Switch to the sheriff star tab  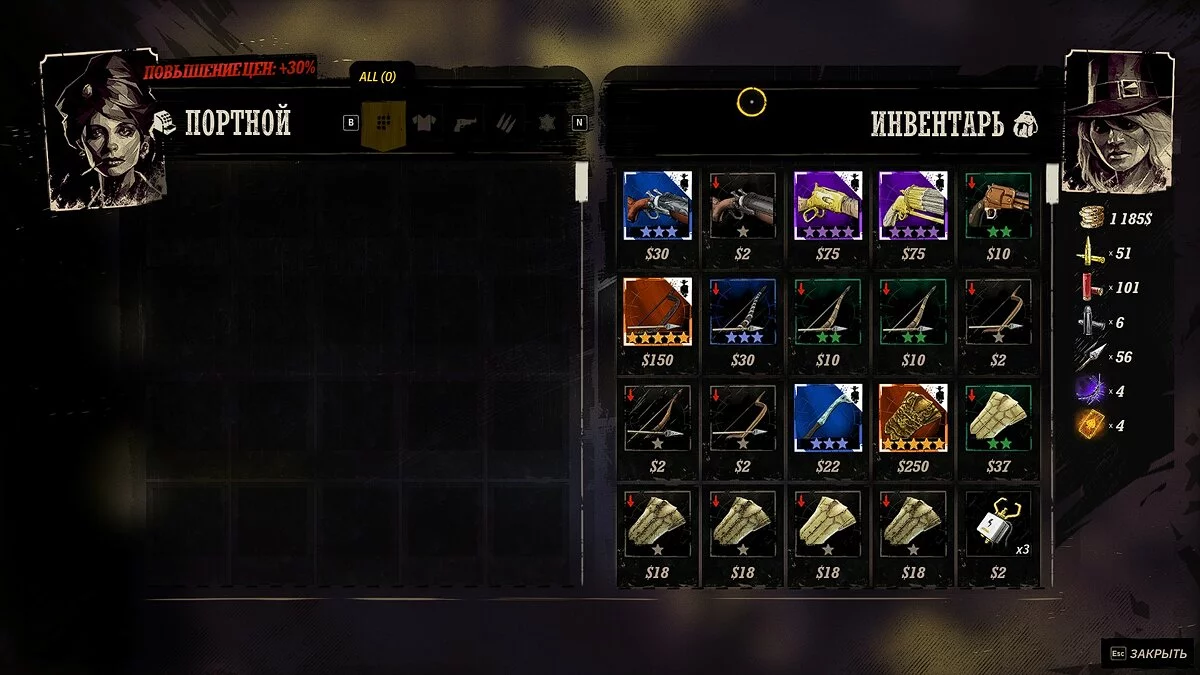(x=546, y=123)
